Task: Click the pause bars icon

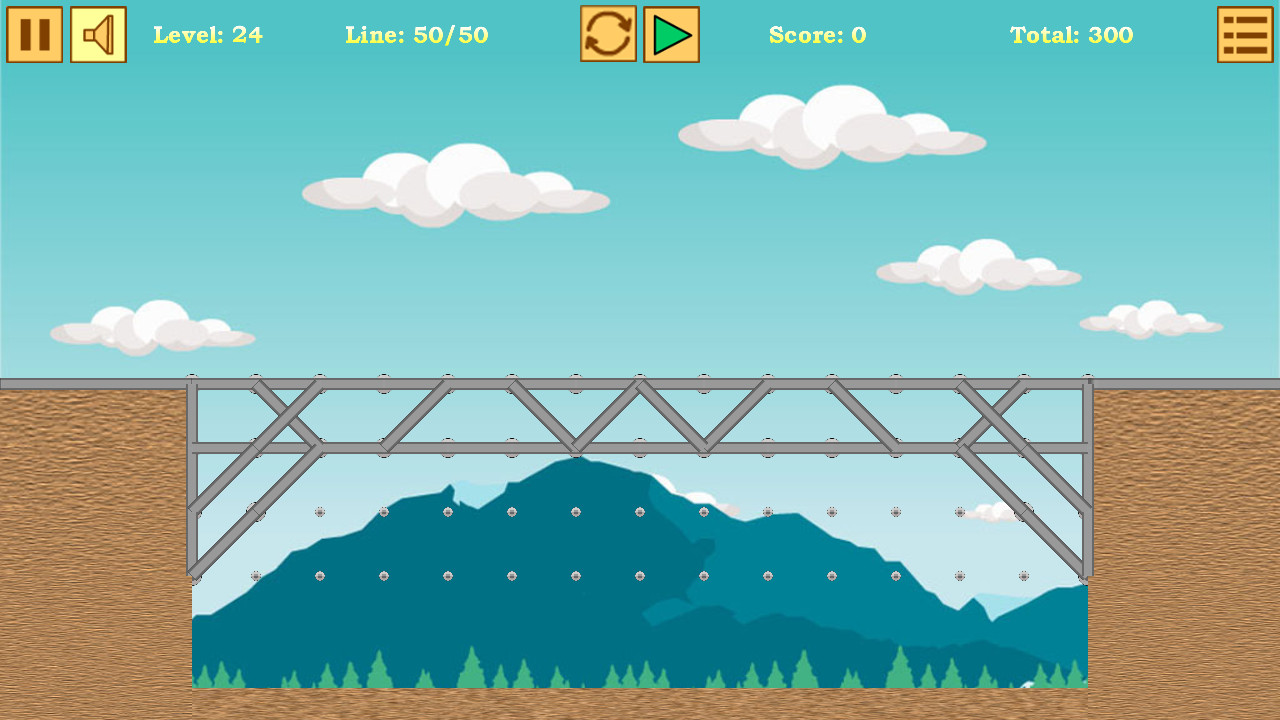Action: click(x=34, y=34)
